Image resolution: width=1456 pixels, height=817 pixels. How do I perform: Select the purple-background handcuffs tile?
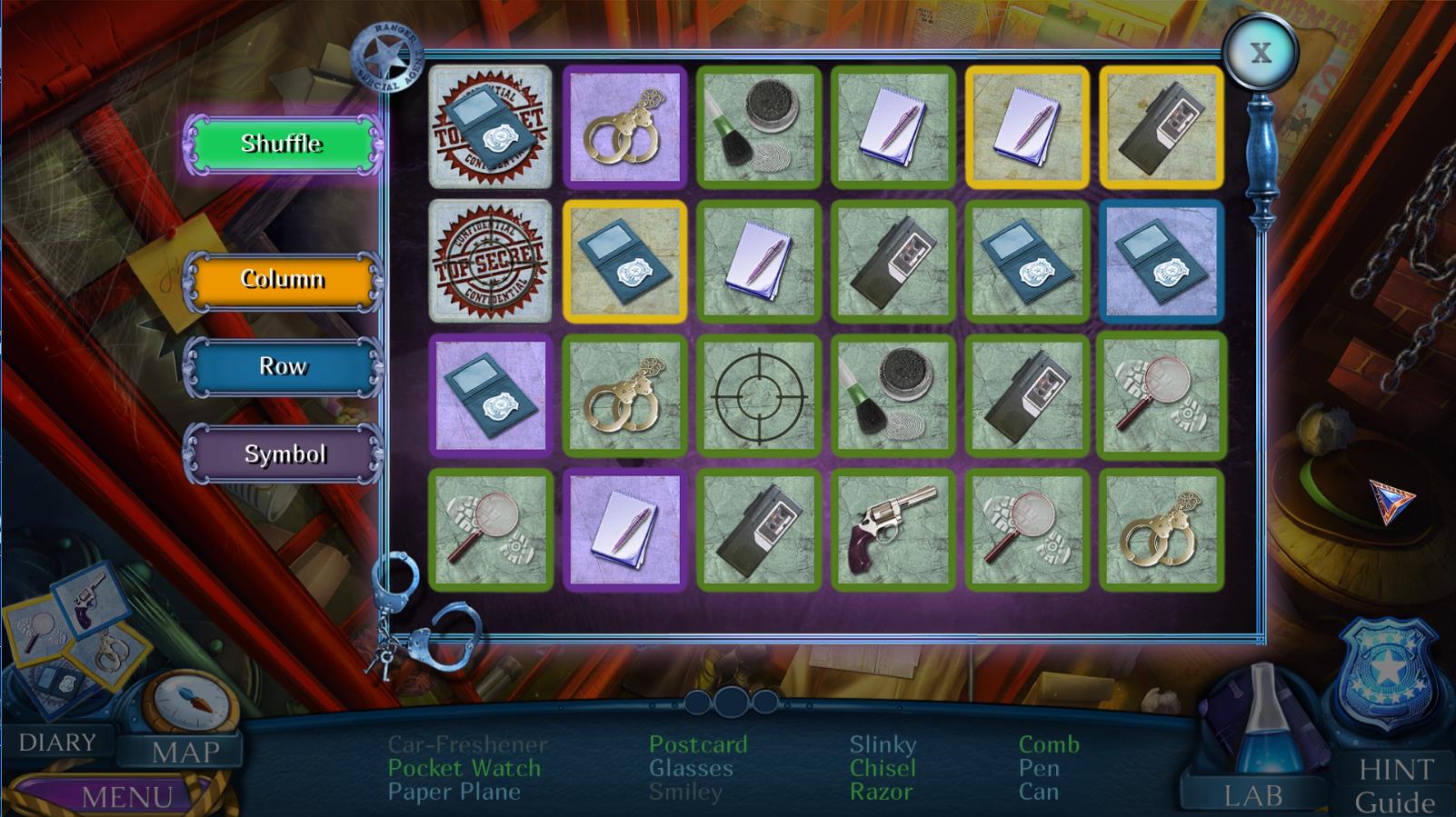coord(624,126)
